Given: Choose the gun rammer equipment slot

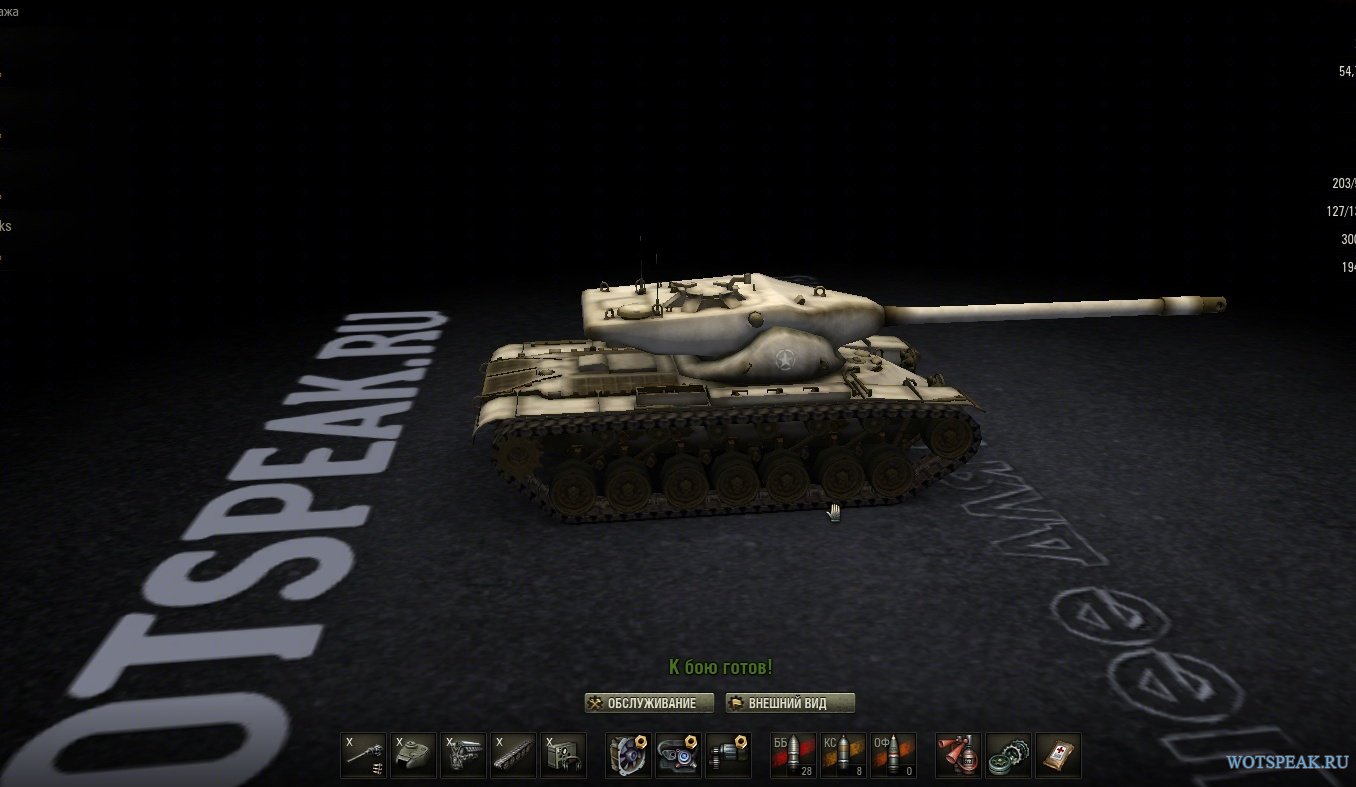Looking at the screenshot, I should (x=728, y=756).
